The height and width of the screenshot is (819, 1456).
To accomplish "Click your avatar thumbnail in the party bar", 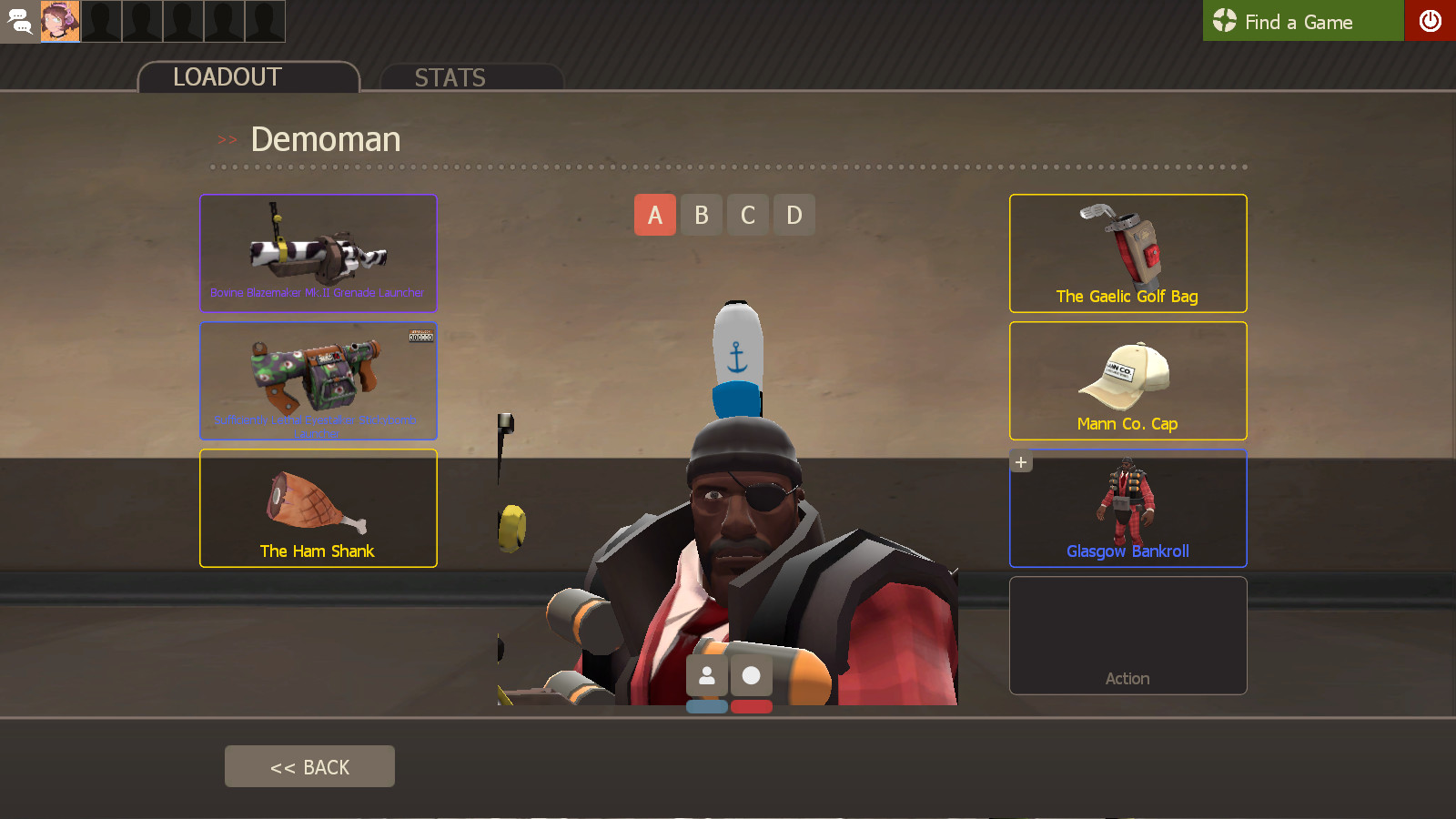I will click(x=60, y=21).
